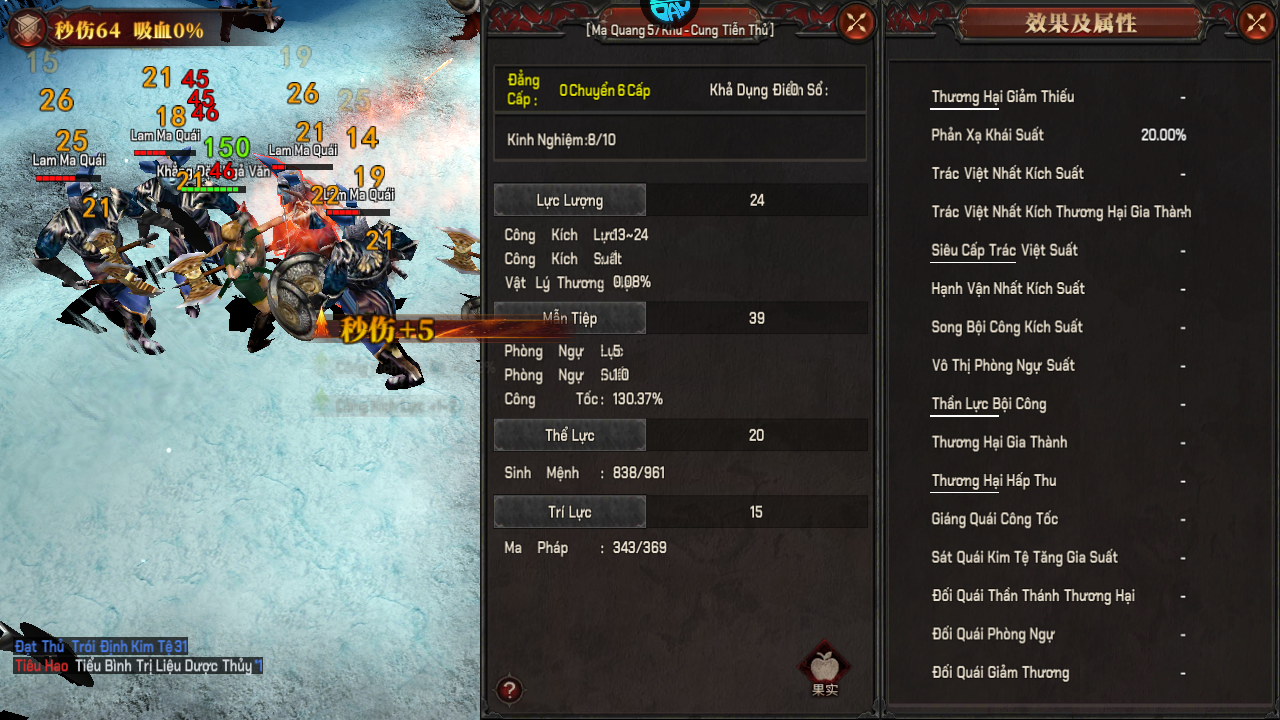The image size is (1280, 720).
Task: Select the Thể Lực stat button
Action: coord(570,435)
